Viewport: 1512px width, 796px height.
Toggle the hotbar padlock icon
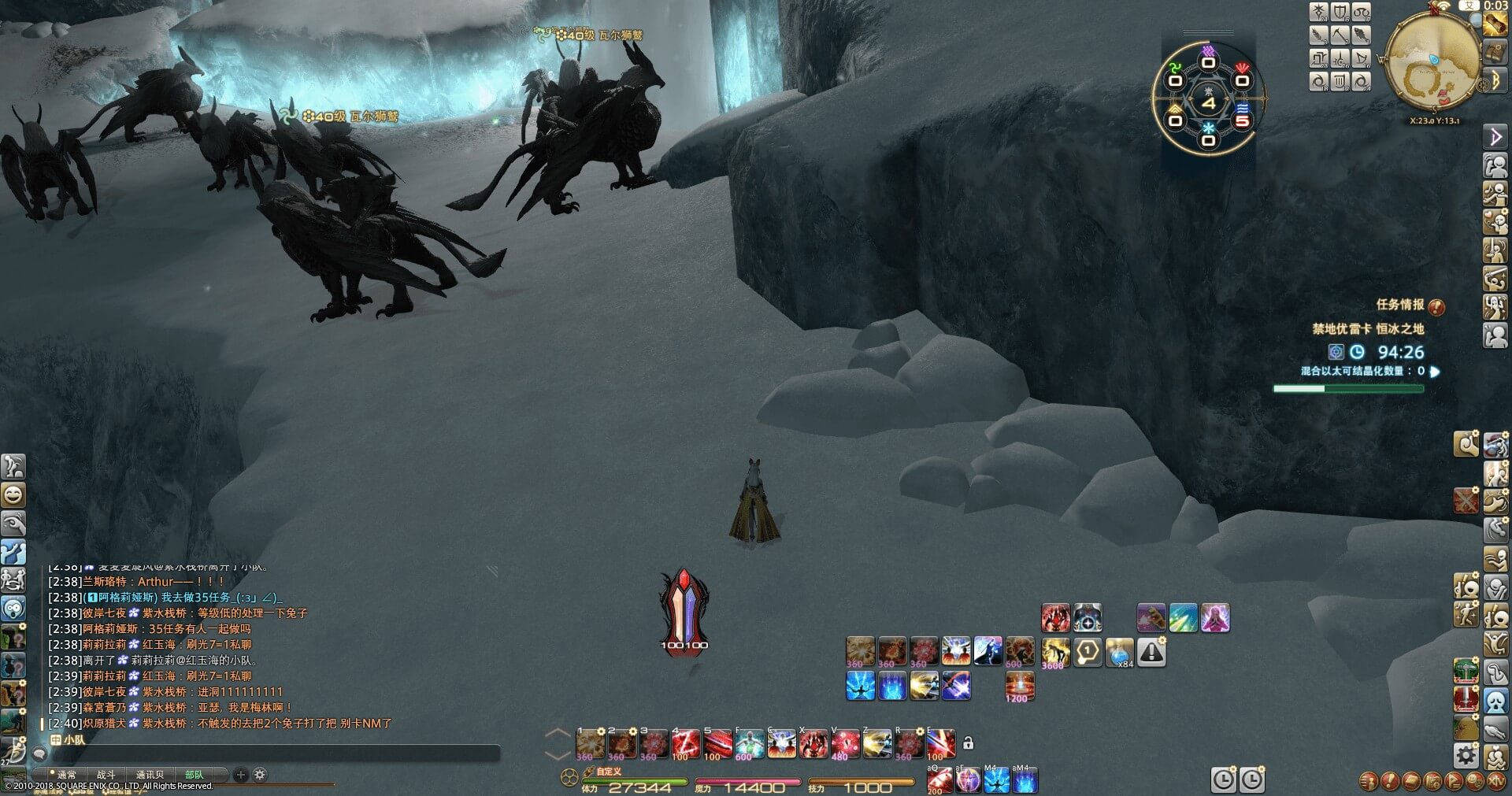coord(969,743)
